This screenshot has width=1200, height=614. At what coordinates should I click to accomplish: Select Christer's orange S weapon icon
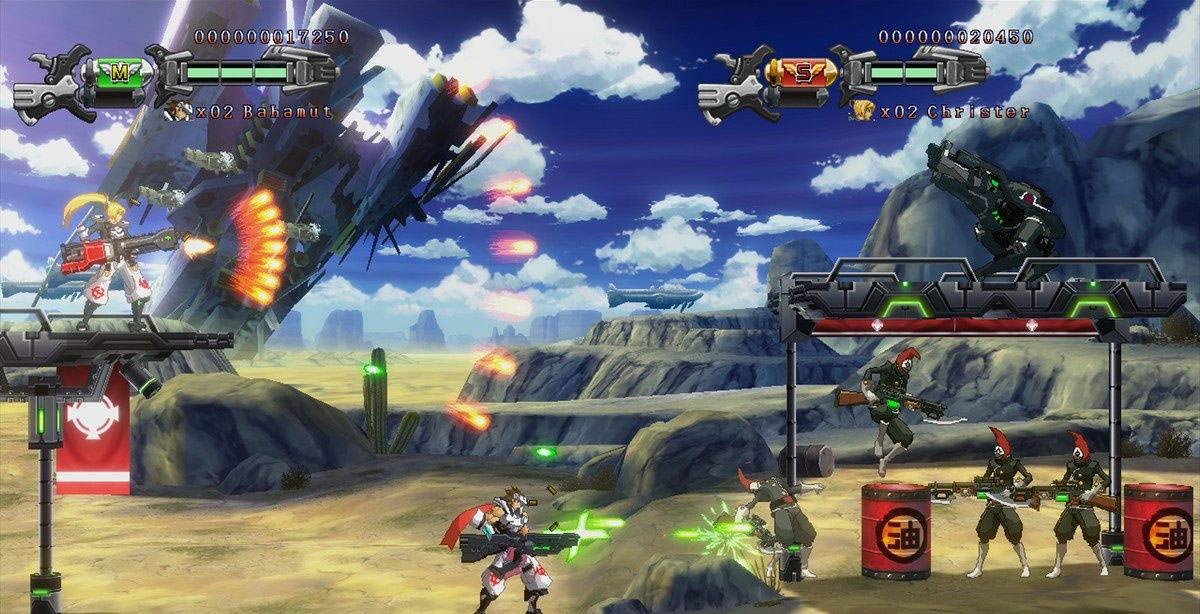[802, 72]
